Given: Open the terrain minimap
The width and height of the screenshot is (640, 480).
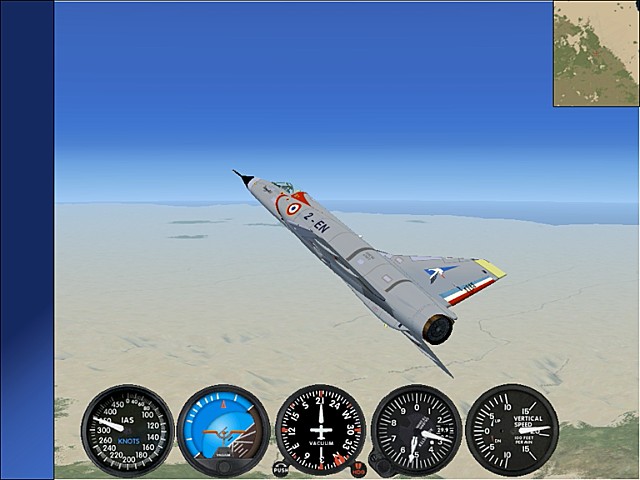Looking at the screenshot, I should (596, 53).
